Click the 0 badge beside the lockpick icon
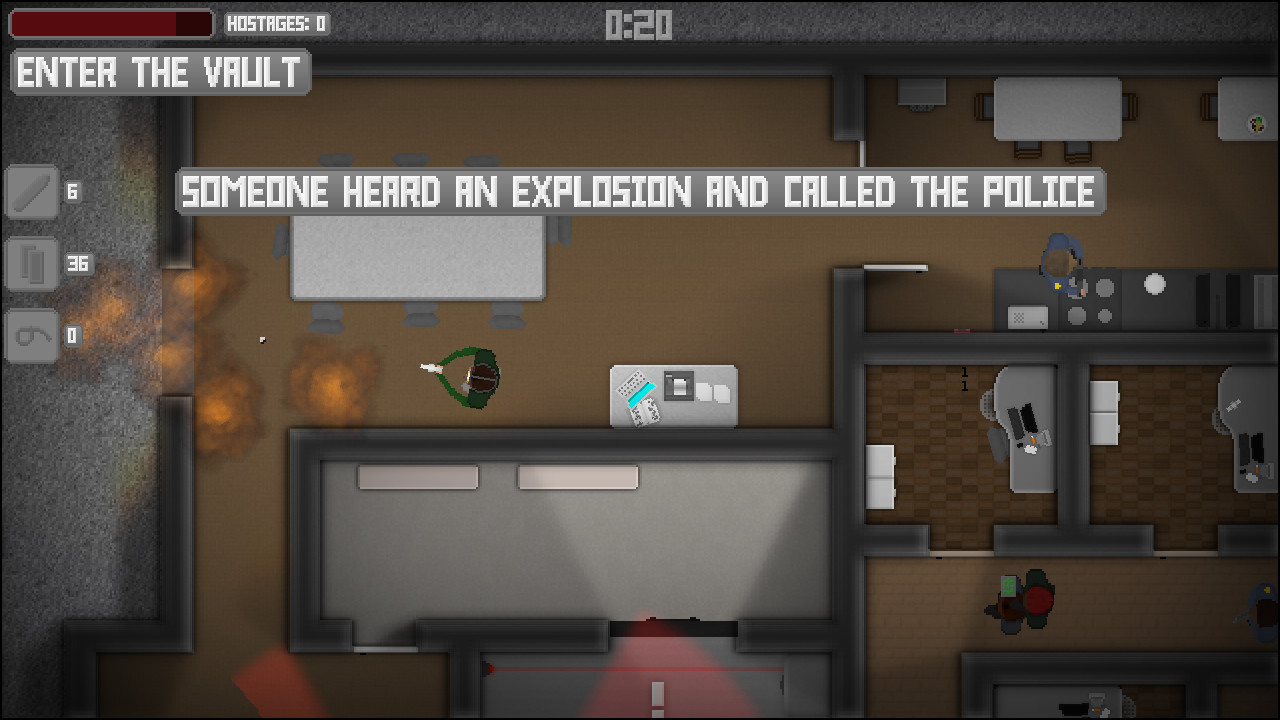Screen dimensions: 1280x720 pos(71,337)
